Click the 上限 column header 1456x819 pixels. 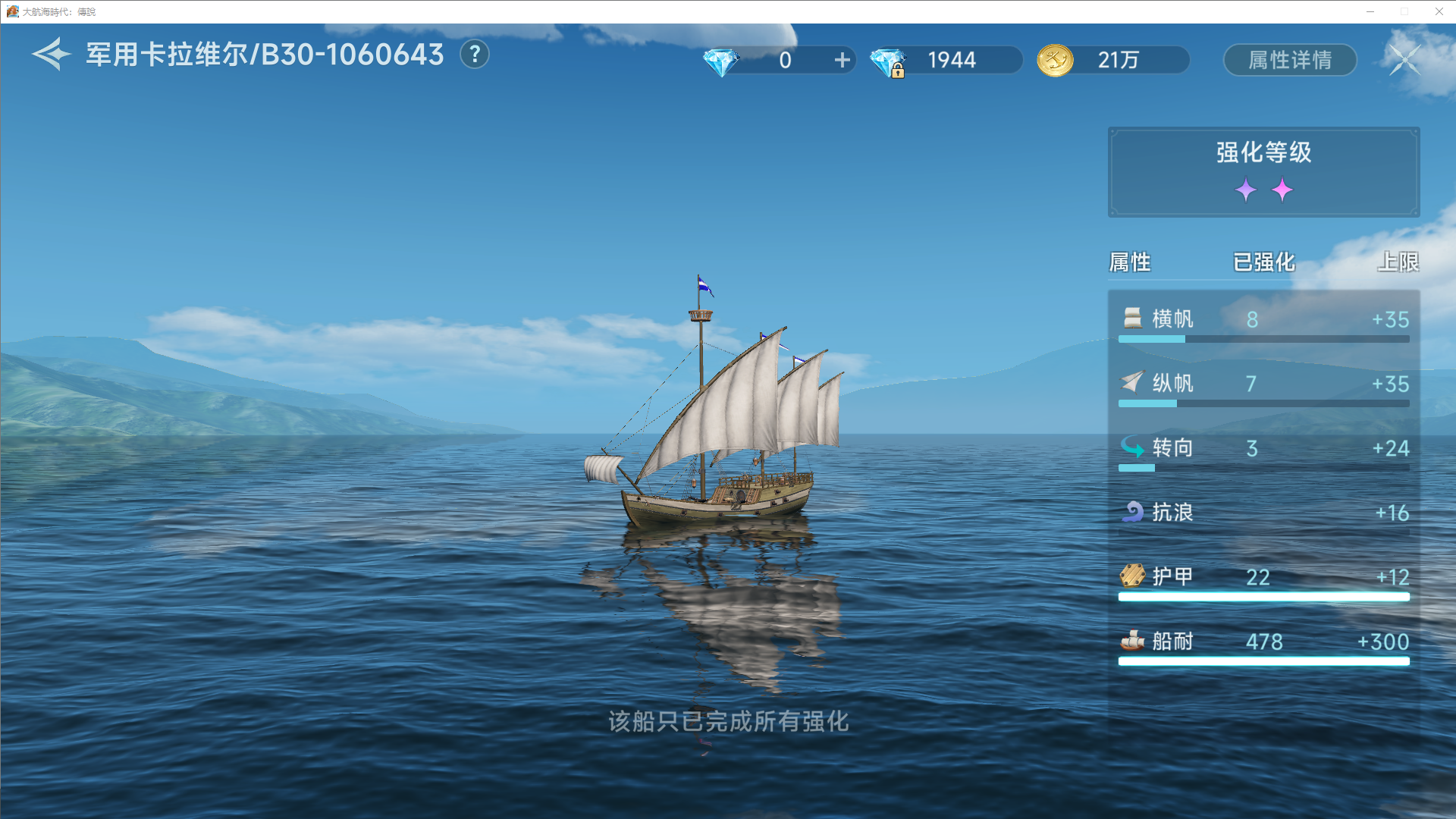[x=1401, y=262]
